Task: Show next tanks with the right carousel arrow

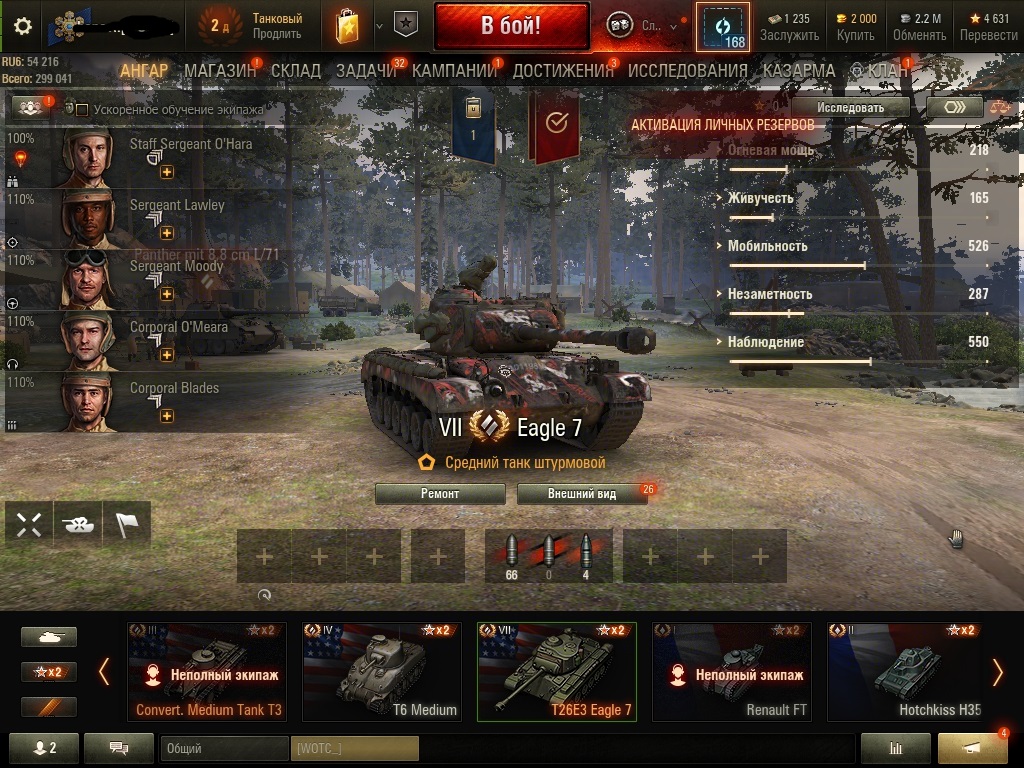Action: [996, 672]
